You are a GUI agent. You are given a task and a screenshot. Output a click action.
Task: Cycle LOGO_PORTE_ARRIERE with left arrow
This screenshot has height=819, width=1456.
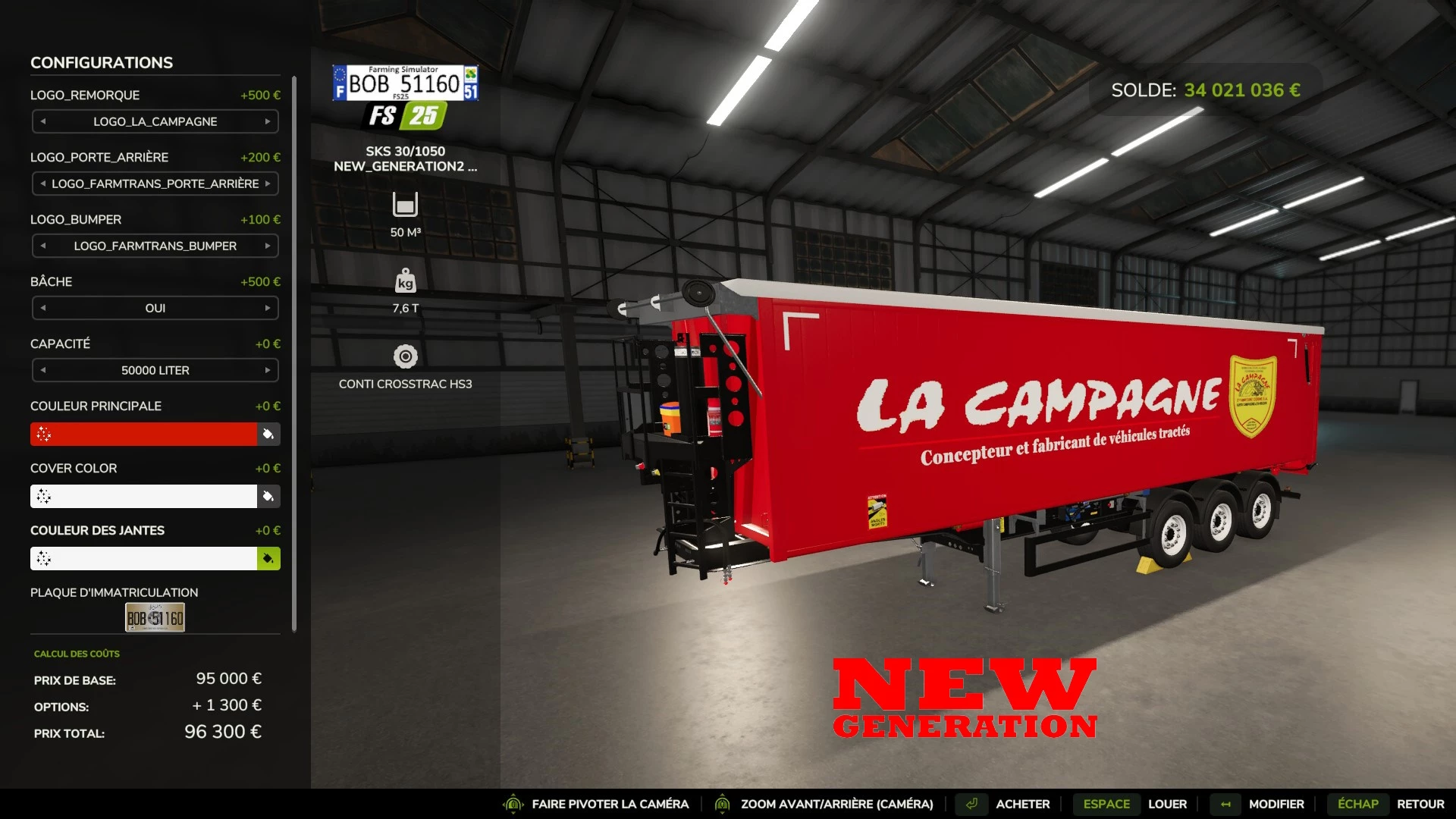point(42,184)
